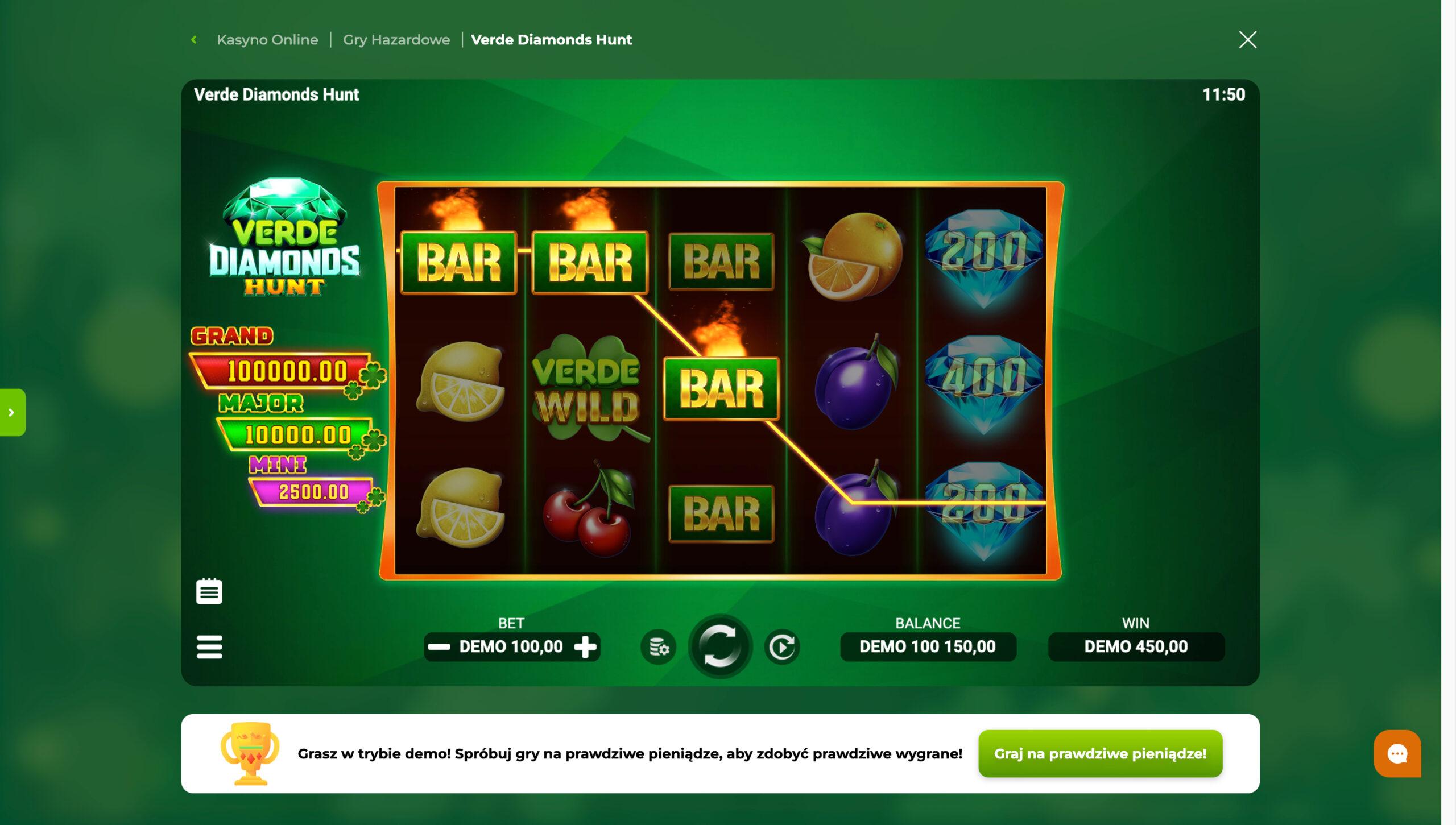This screenshot has height=825, width=1456.
Task: Open the Verde Diamonds Hunt breadcrumb link
Action: click(x=551, y=40)
